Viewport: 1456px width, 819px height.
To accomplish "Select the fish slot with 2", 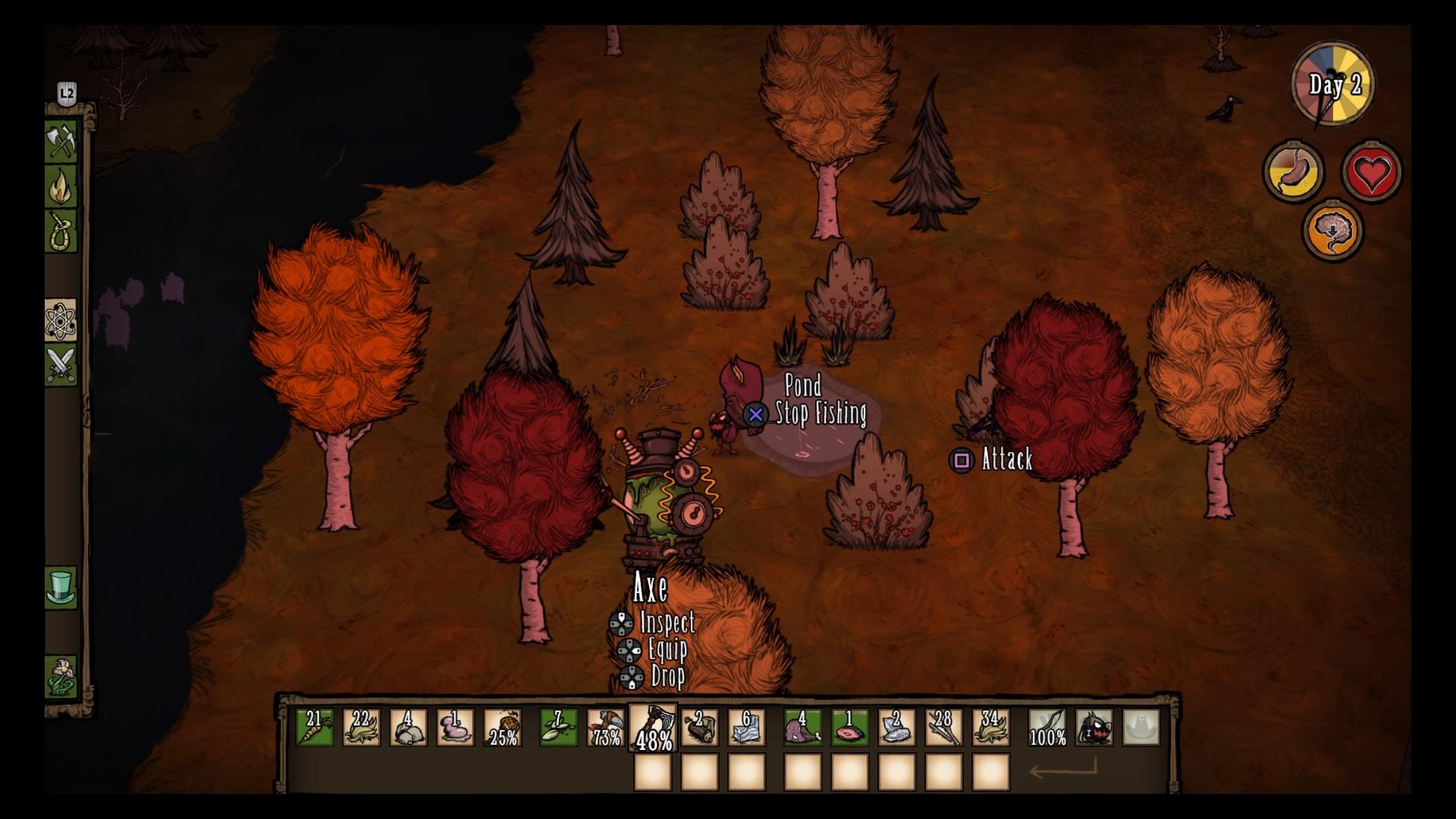I will click(699, 728).
